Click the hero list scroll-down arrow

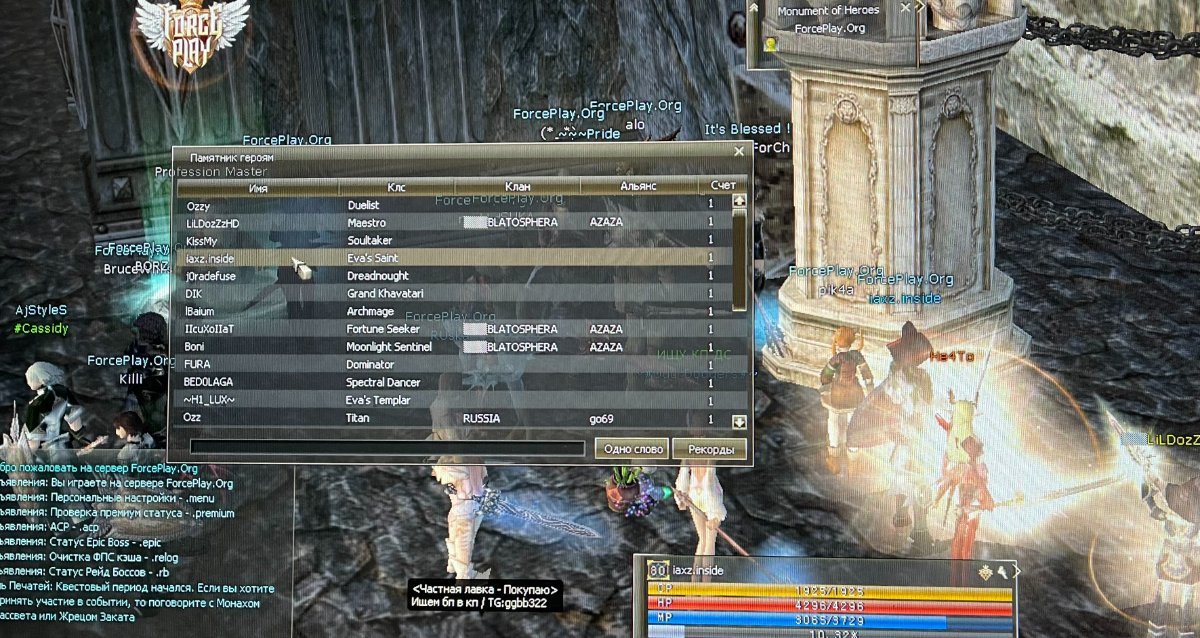click(740, 422)
